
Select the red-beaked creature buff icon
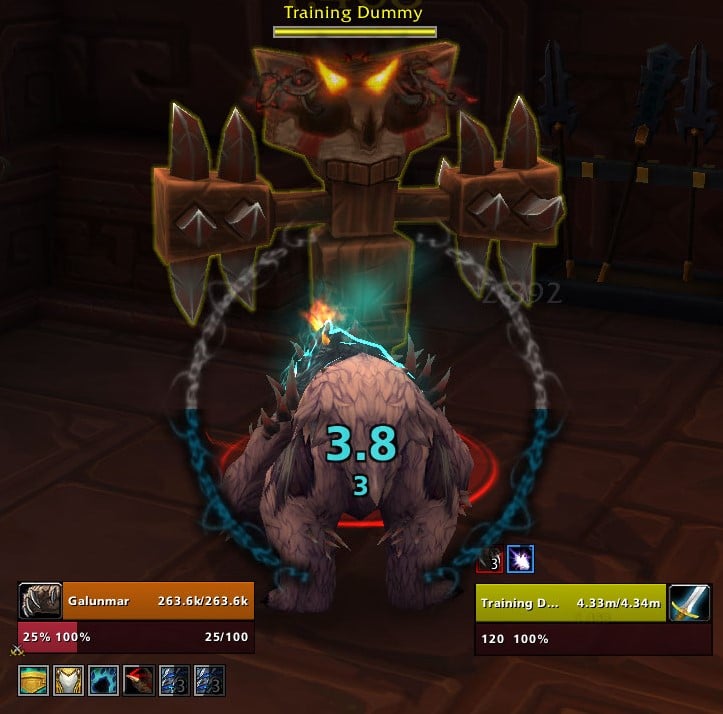138,681
